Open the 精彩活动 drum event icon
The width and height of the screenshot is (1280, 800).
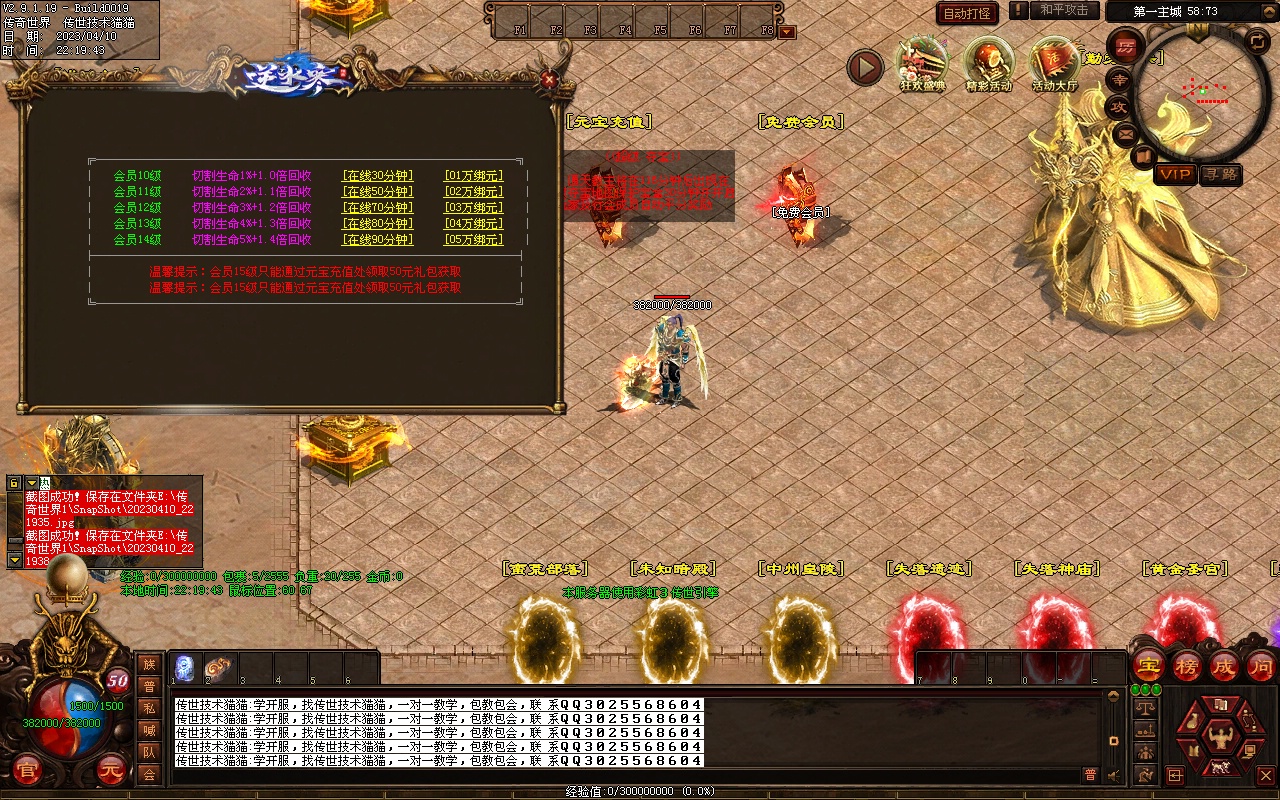(988, 63)
